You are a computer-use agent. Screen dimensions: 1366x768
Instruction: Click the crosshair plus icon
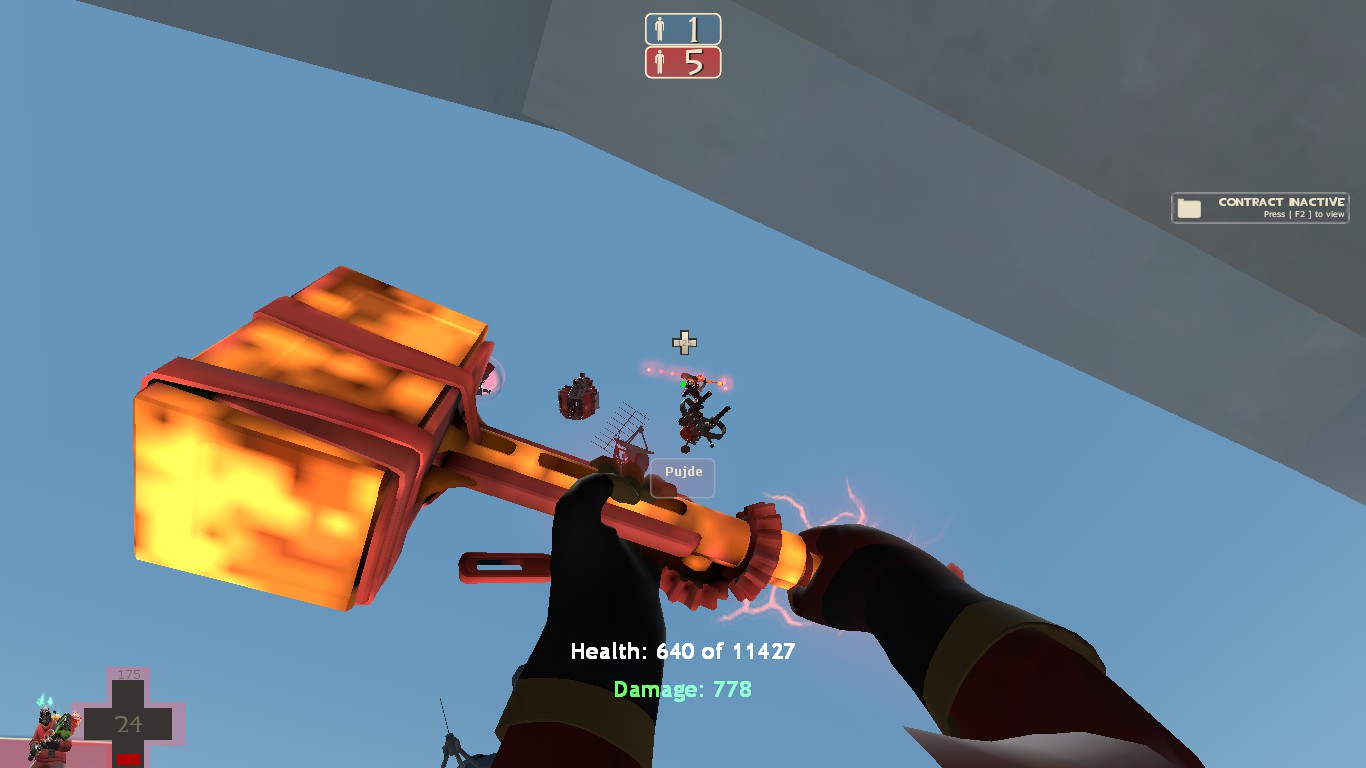pyautogui.click(x=684, y=344)
